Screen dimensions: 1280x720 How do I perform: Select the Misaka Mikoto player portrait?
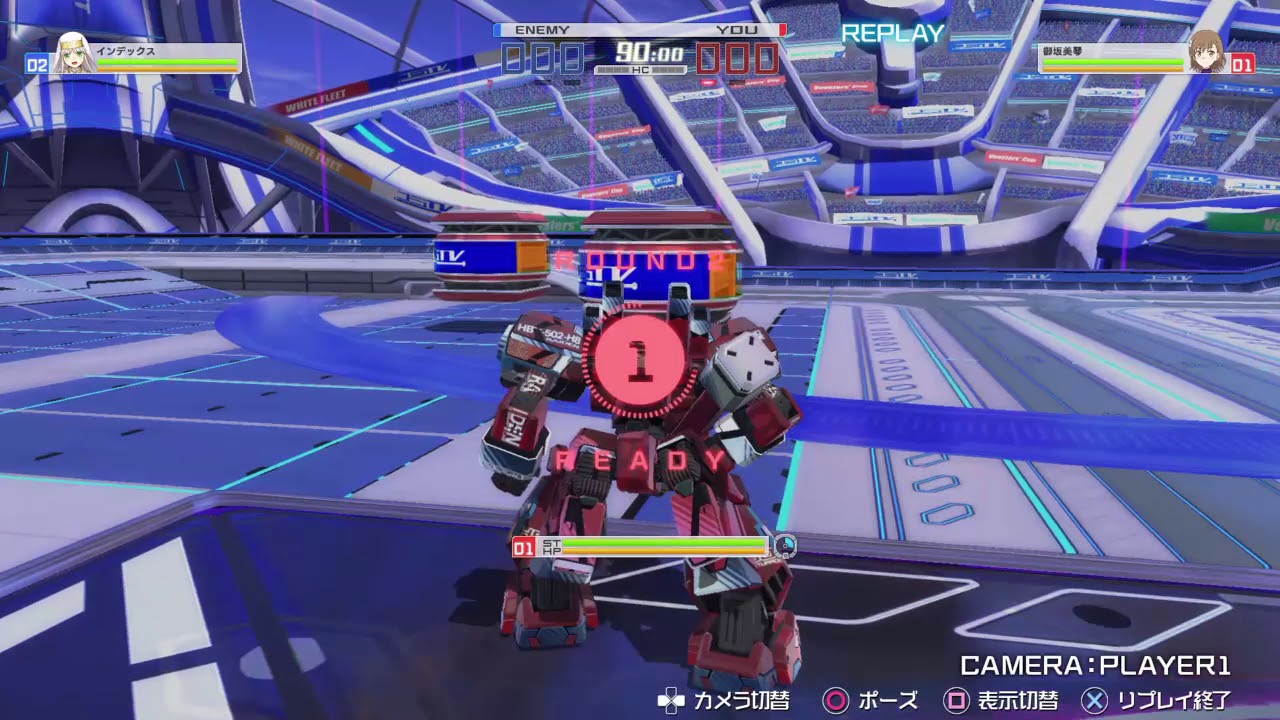point(1207,53)
